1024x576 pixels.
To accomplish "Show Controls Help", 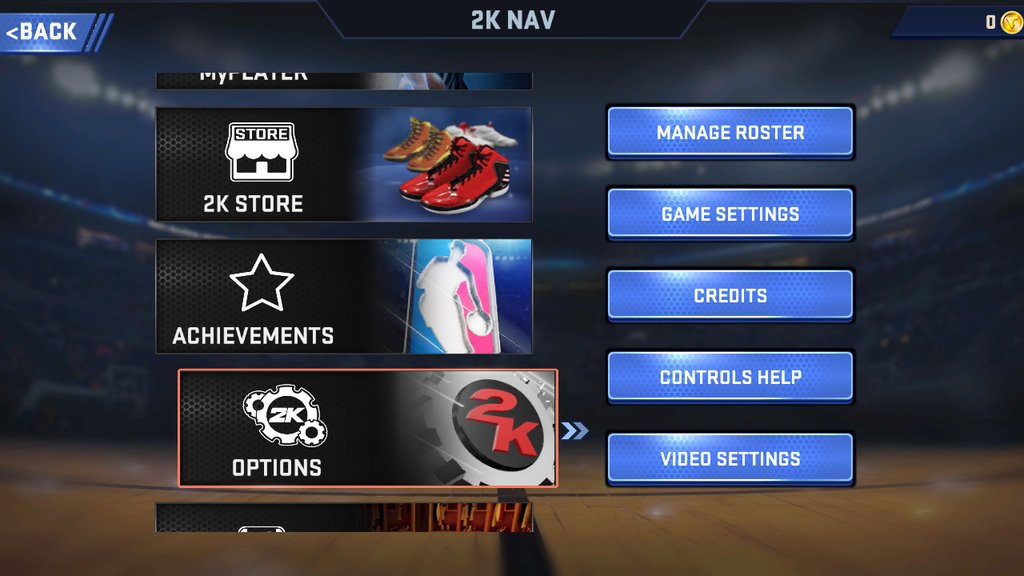I will (730, 378).
